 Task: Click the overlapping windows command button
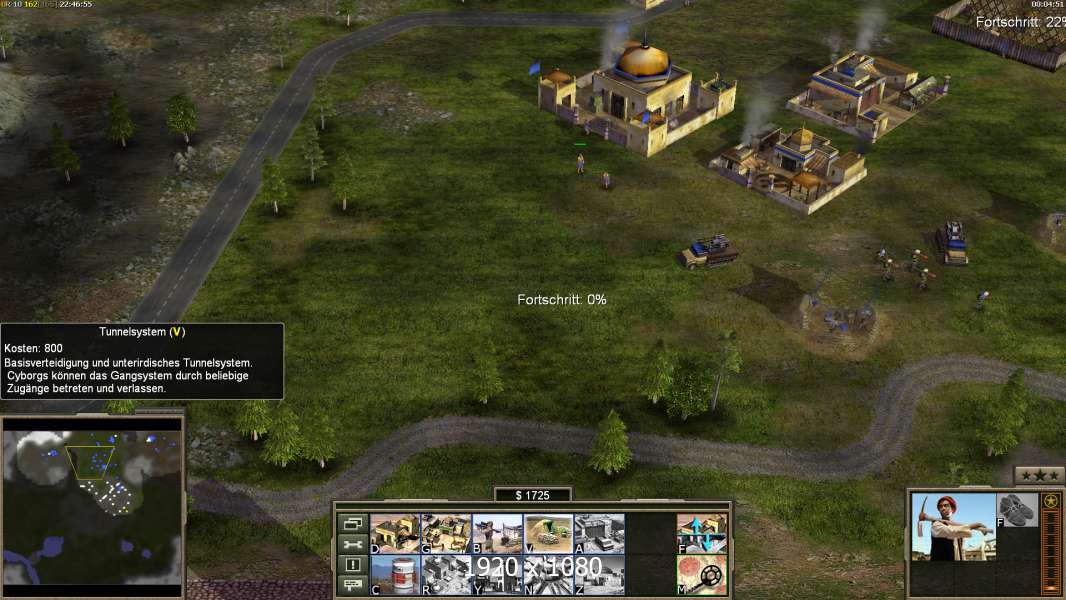coord(352,523)
